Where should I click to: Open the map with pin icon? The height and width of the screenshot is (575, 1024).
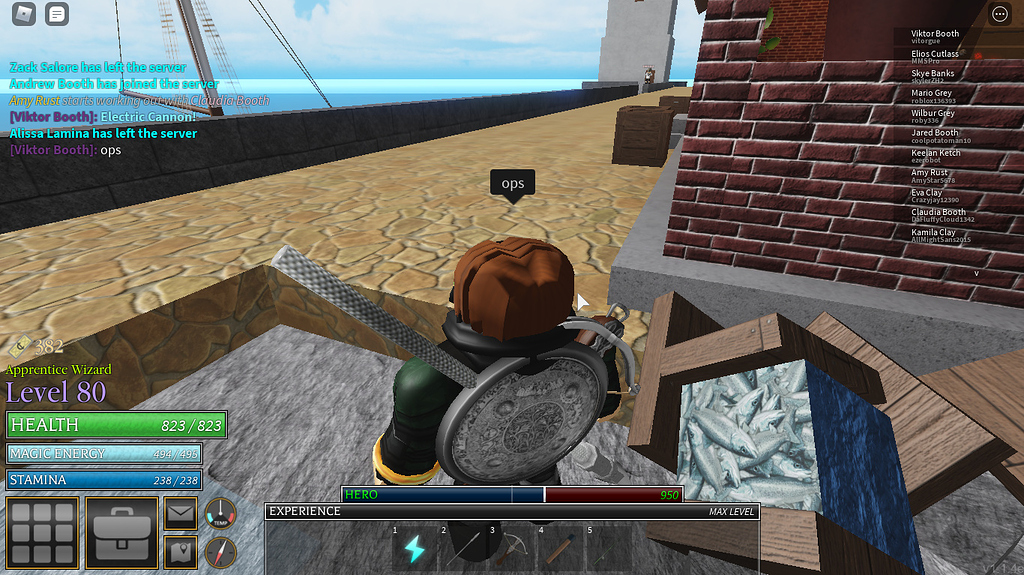click(181, 550)
